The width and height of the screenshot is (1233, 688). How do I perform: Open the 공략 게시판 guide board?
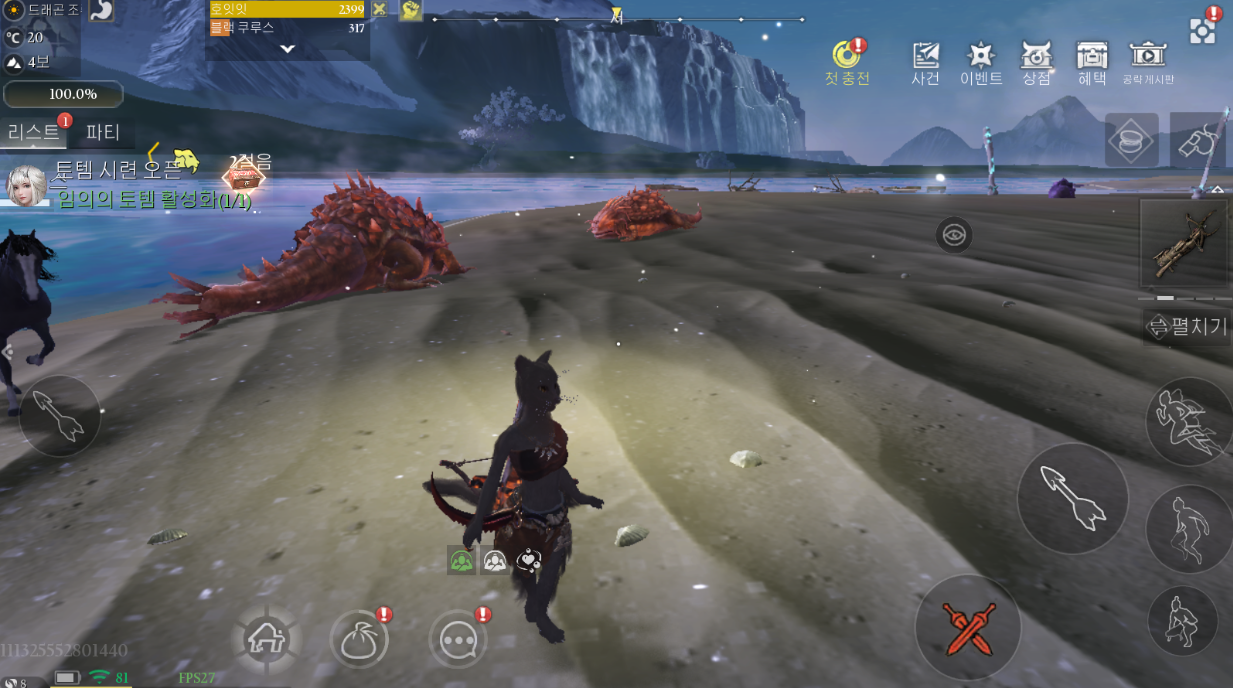[1148, 61]
